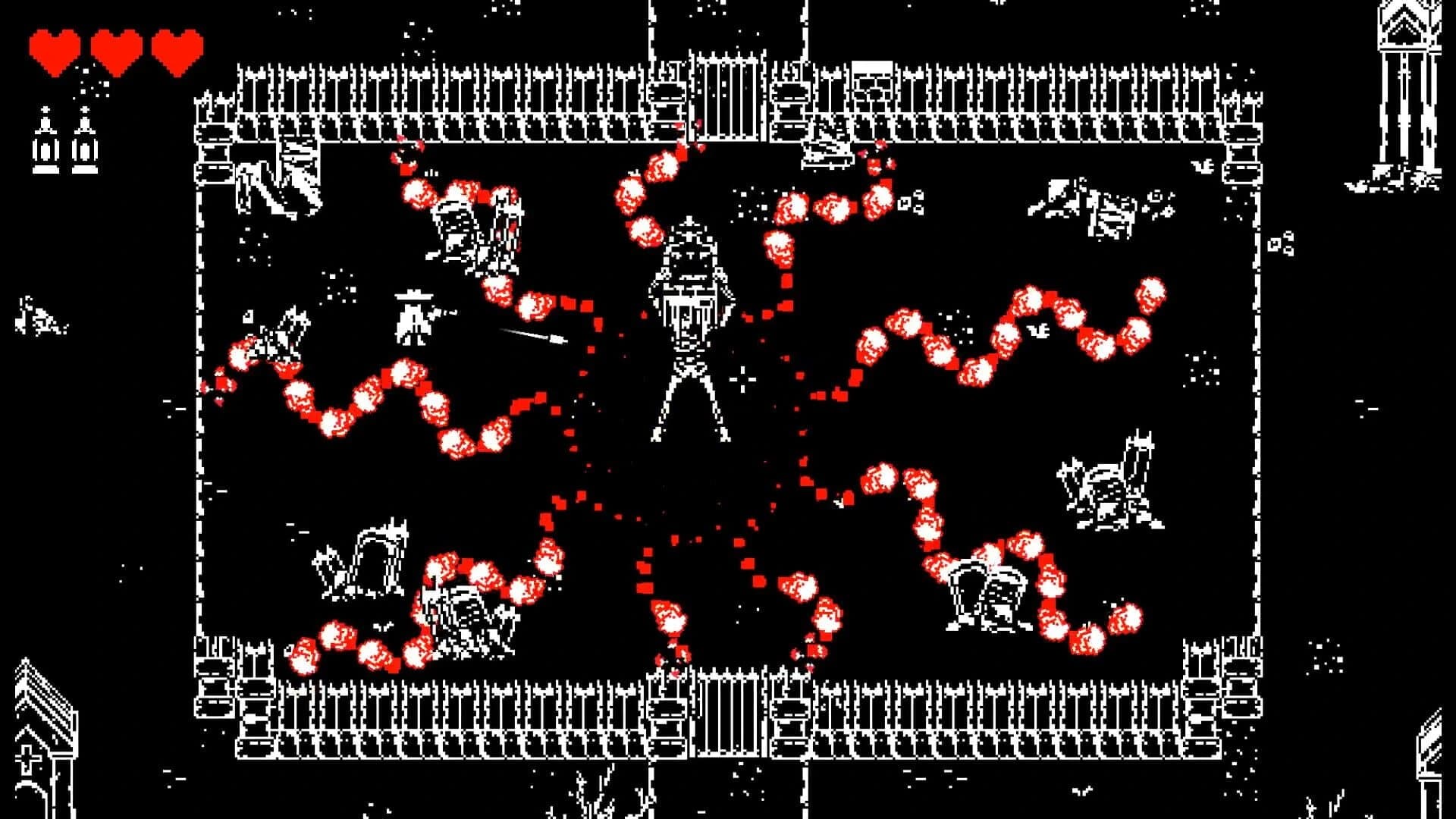This screenshot has width=1456, height=819.
Task: Select the tilted gravestone in the upper-left area
Action: click(x=455, y=227)
